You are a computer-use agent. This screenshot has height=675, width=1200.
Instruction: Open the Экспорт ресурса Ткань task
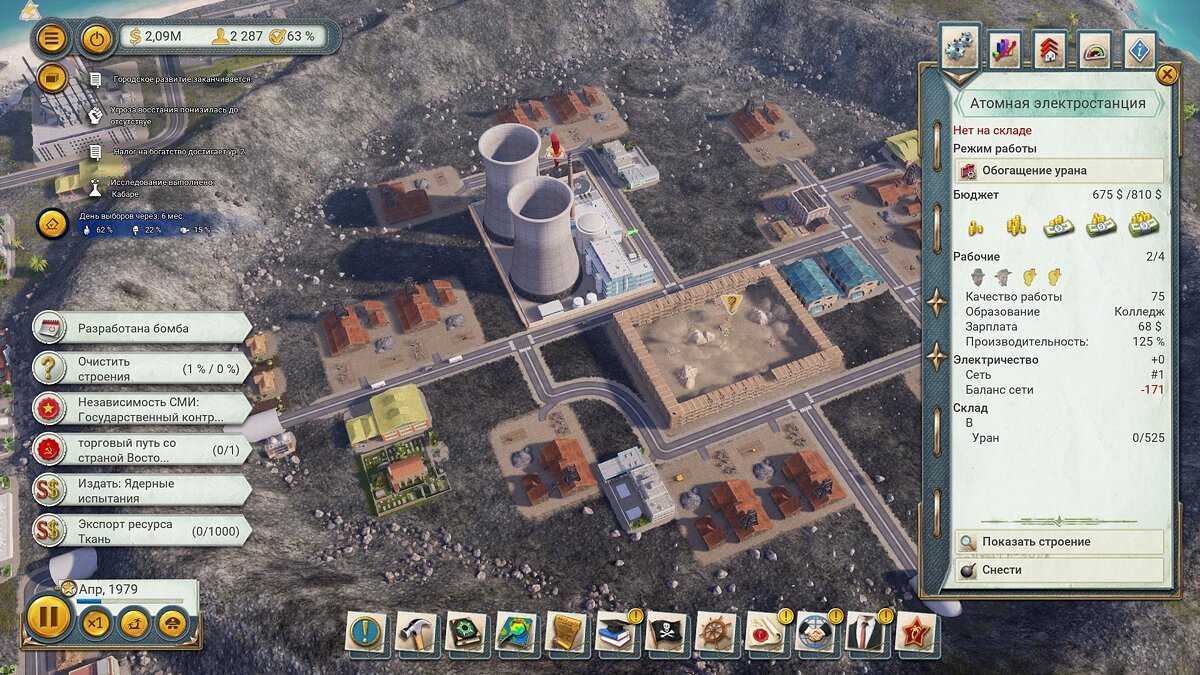pyautogui.click(x=140, y=531)
